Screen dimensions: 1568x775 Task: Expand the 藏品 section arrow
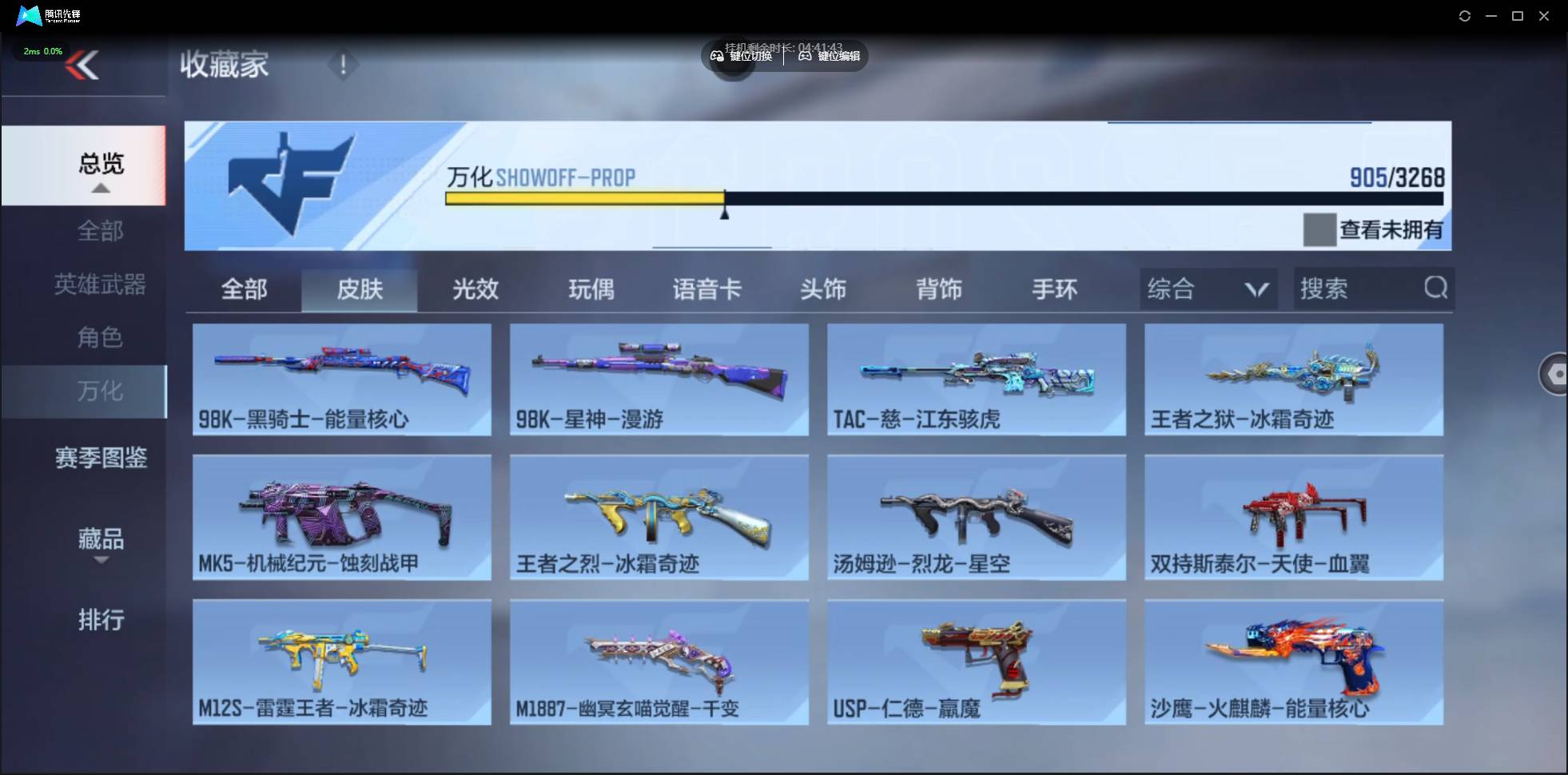[x=101, y=562]
